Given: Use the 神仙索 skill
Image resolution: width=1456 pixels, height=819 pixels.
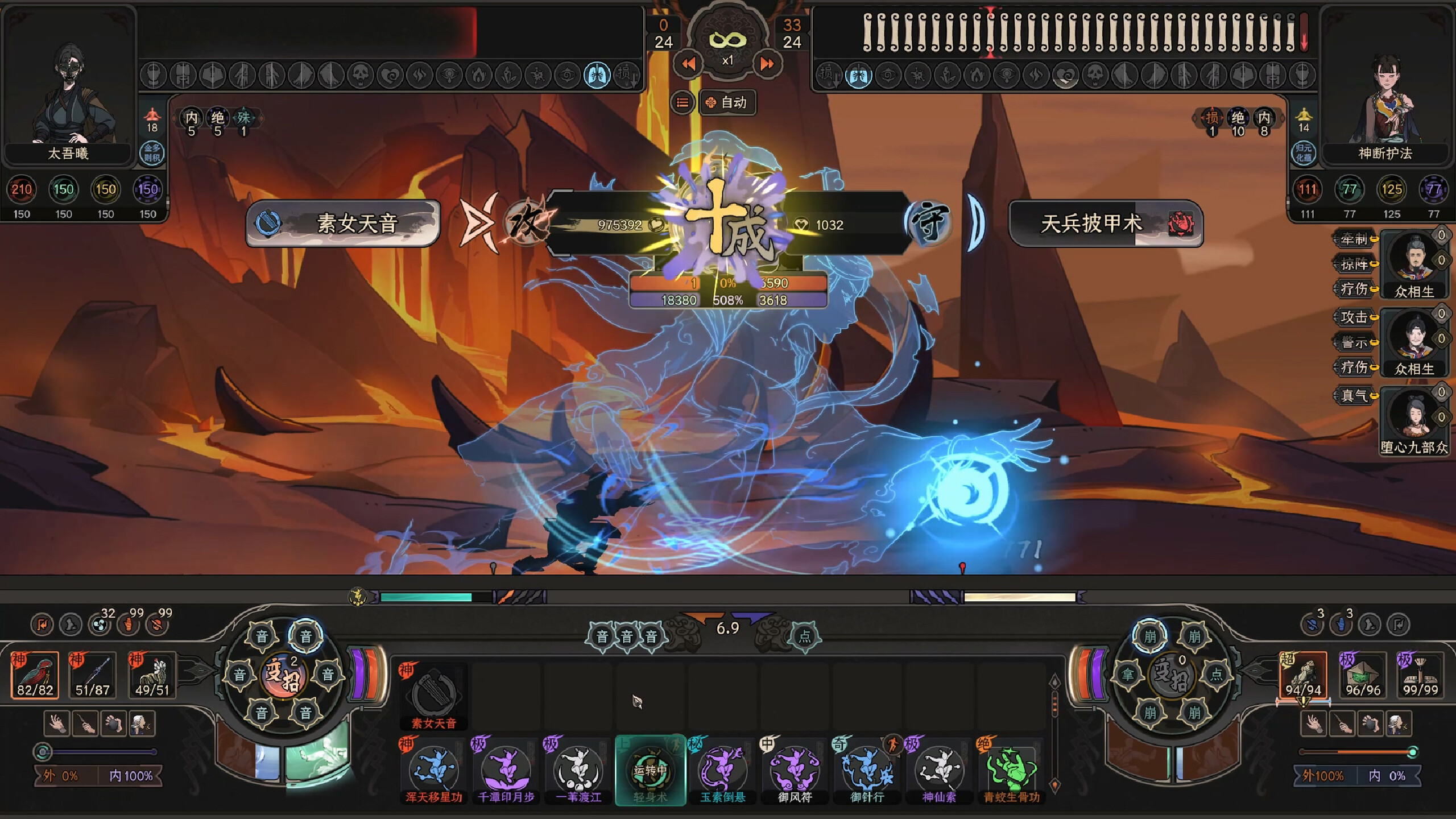Looking at the screenshot, I should (939, 770).
